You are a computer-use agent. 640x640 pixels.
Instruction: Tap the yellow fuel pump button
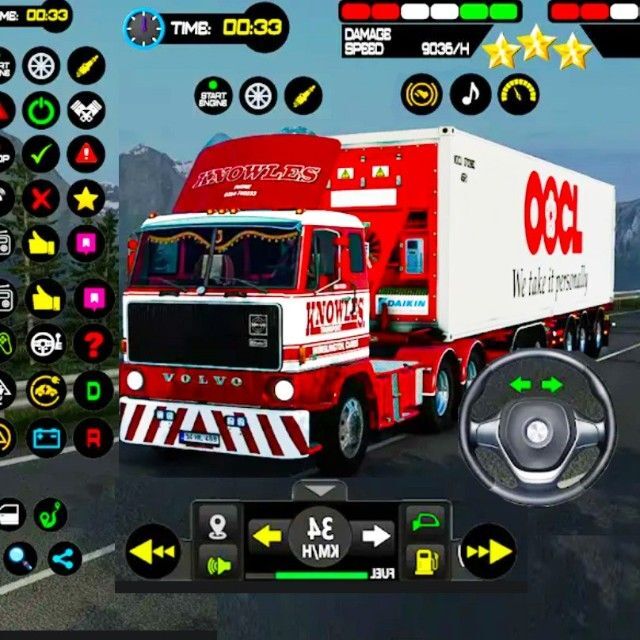[x=424, y=561]
